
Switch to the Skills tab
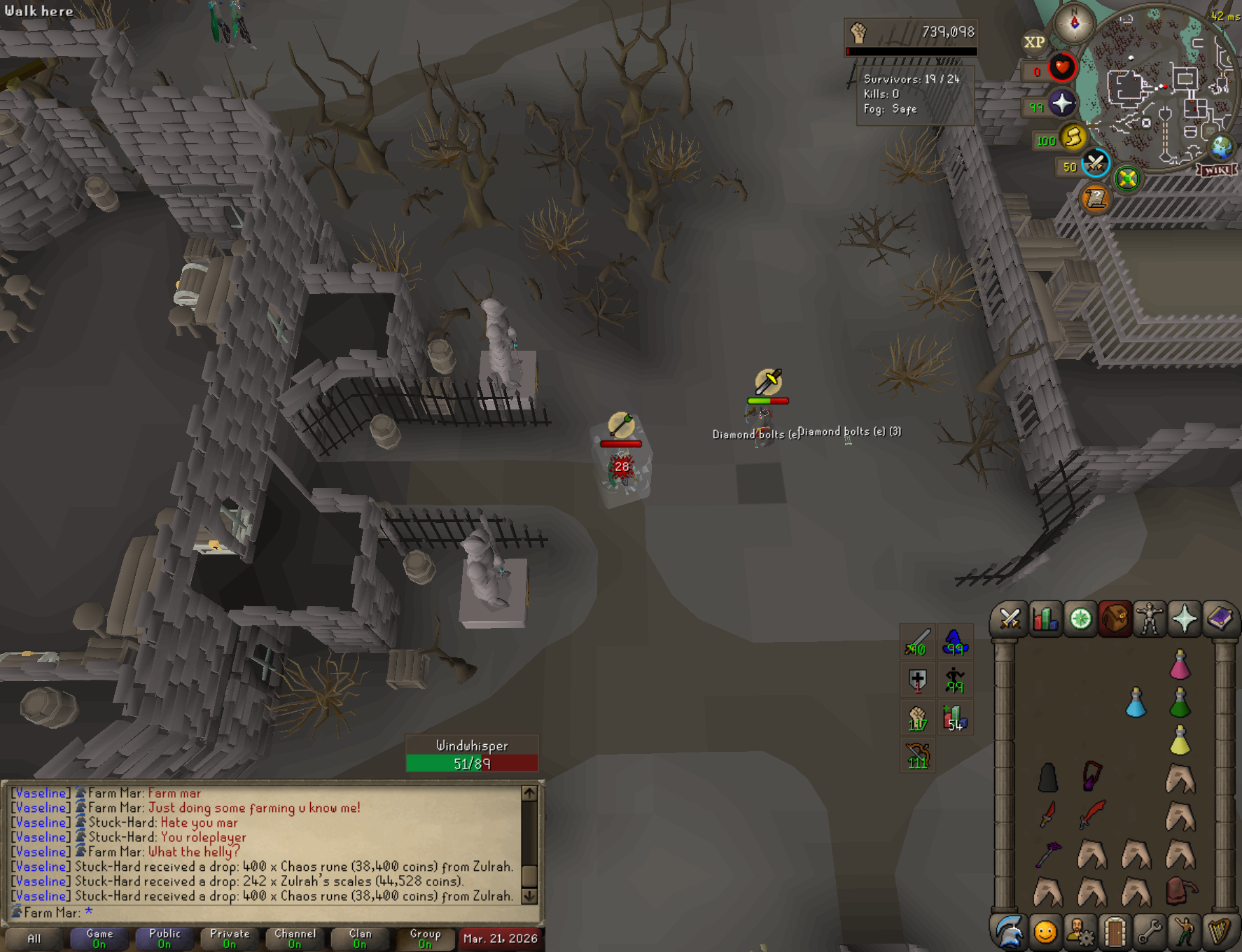tap(1045, 619)
